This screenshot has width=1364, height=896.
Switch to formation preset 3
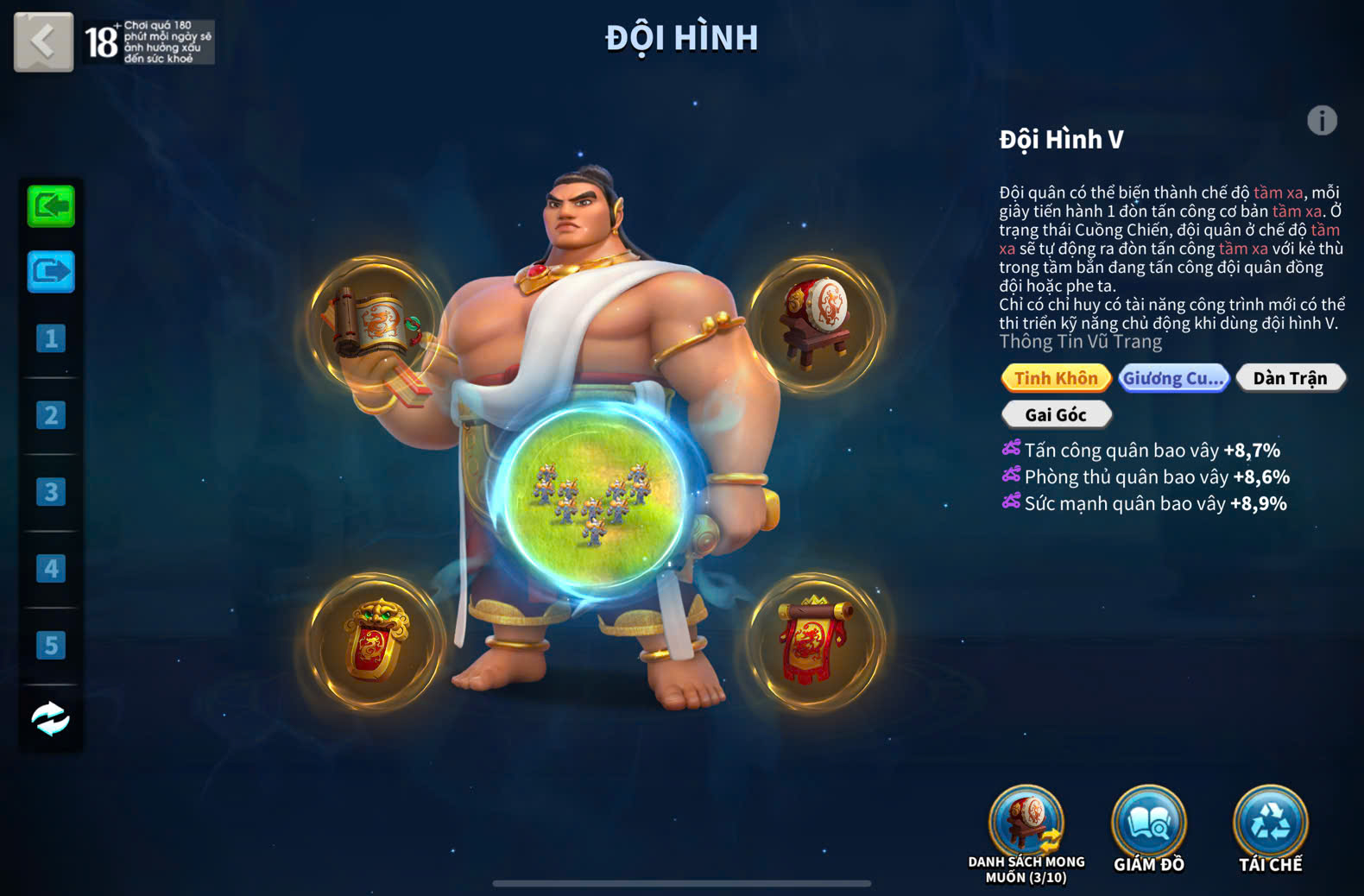click(x=51, y=492)
